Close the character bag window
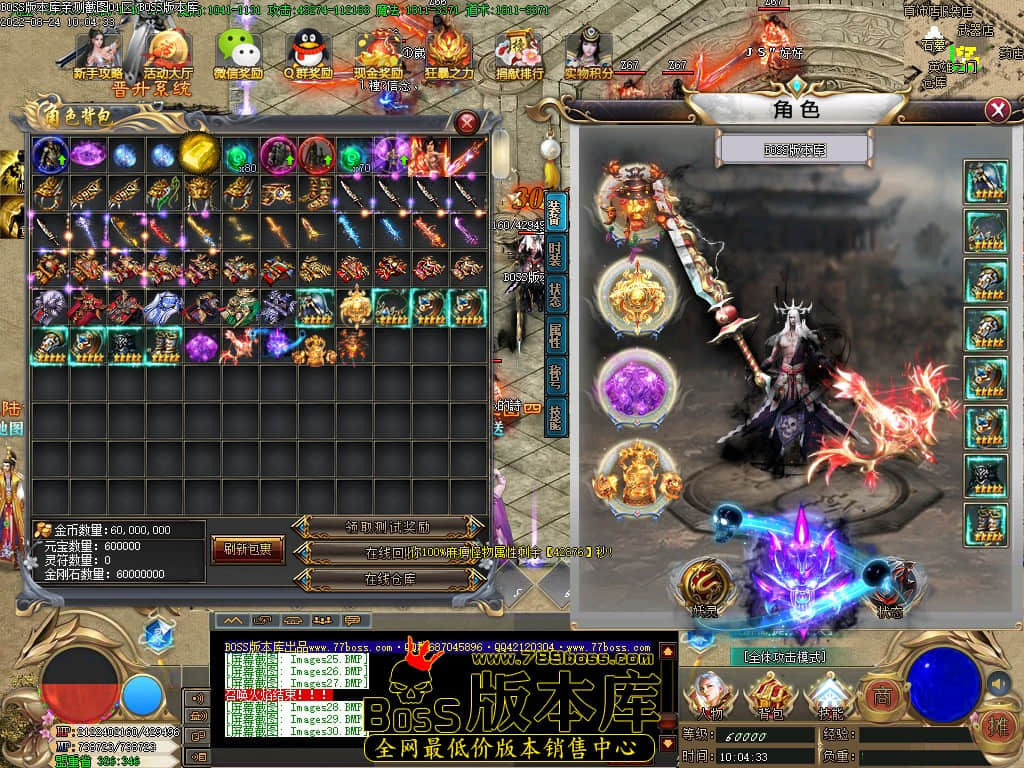Image resolution: width=1024 pixels, height=768 pixels. 467,123
